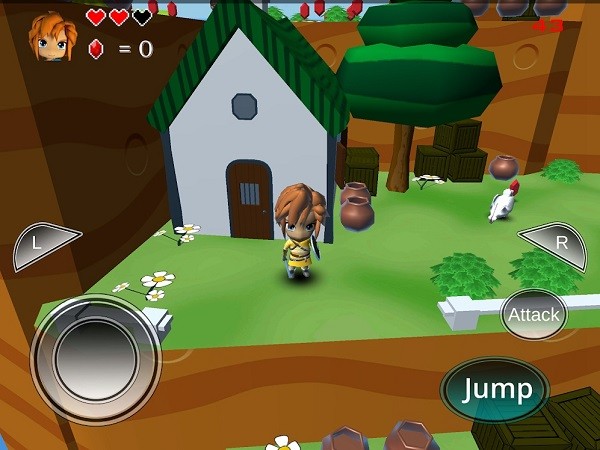This screenshot has width=600, height=450.
Task: Rotate camera with the R button
Action: point(555,243)
